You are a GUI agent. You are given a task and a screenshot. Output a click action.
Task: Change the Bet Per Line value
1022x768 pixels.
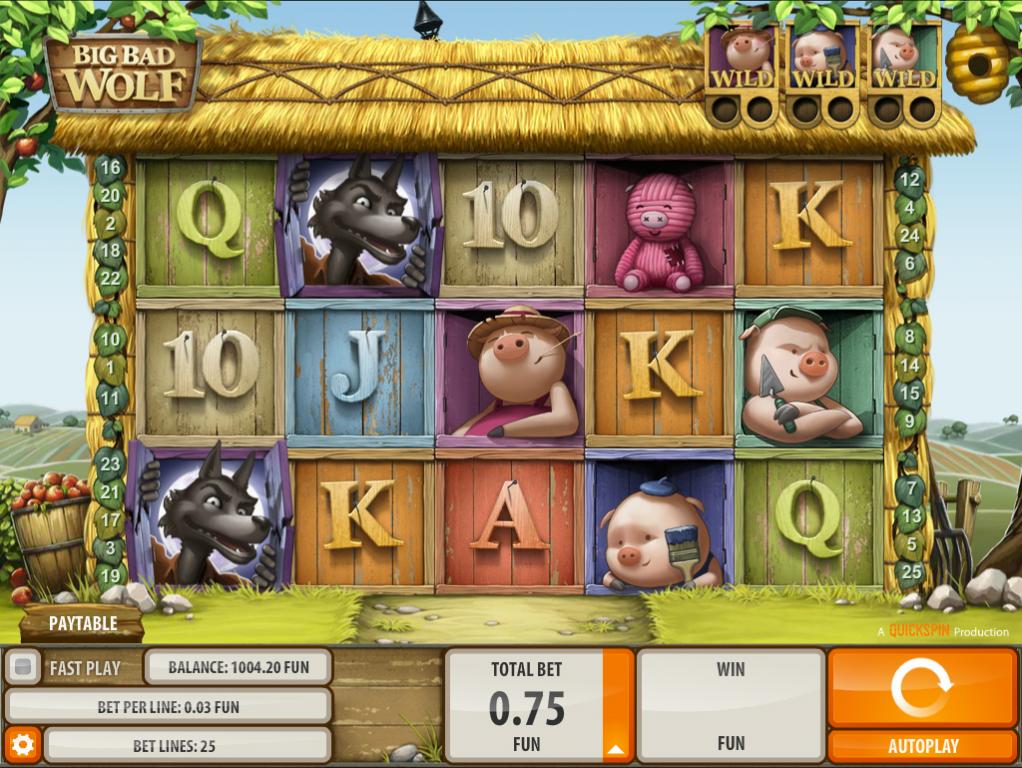click(x=168, y=706)
